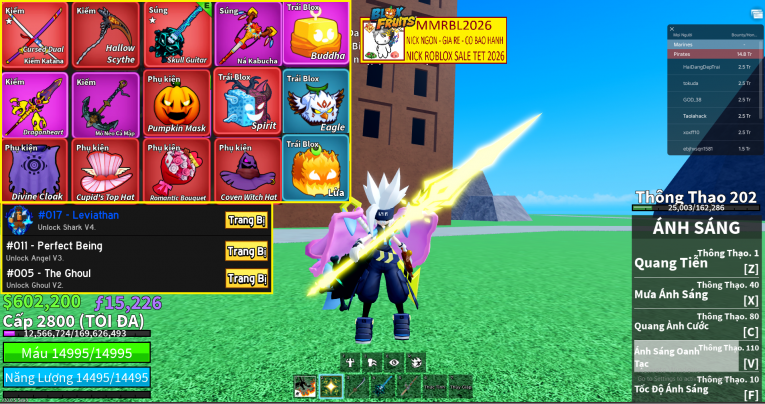Image resolution: width=765 pixels, height=404 pixels.
Task: Equip the Leviathan title with Trang Bị
Action: [246, 221]
